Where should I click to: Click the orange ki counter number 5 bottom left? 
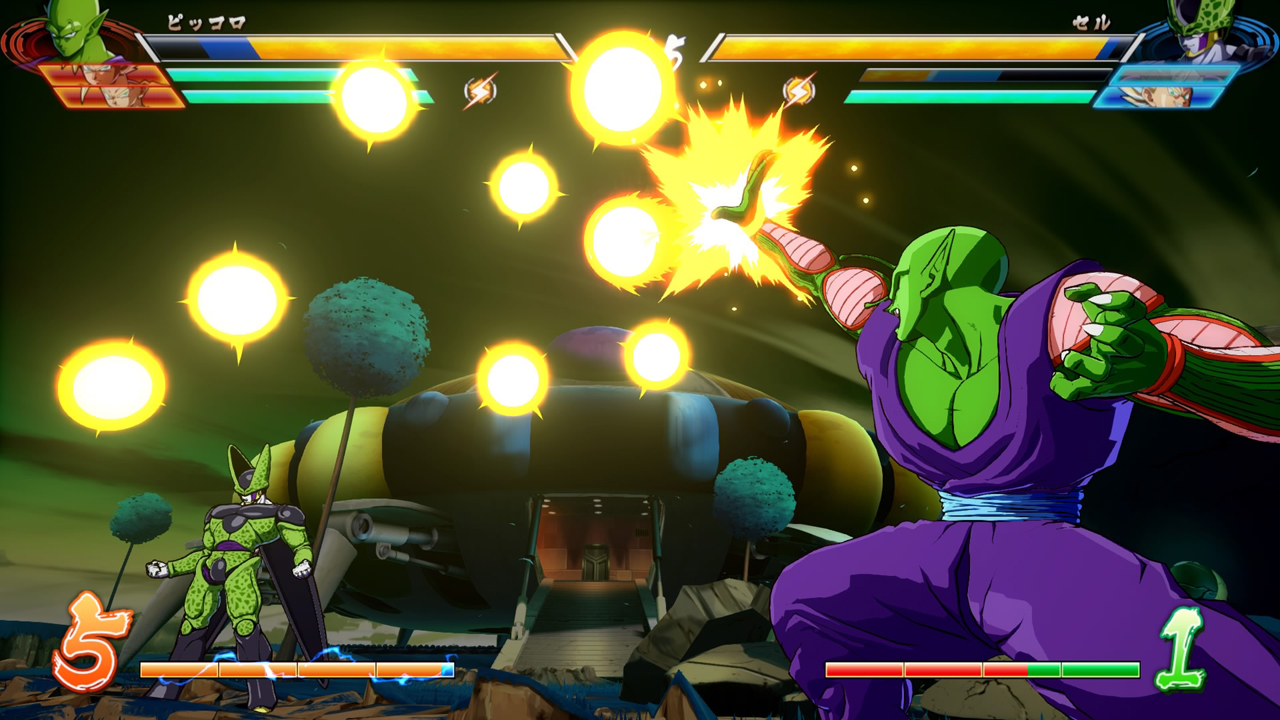coord(93,641)
